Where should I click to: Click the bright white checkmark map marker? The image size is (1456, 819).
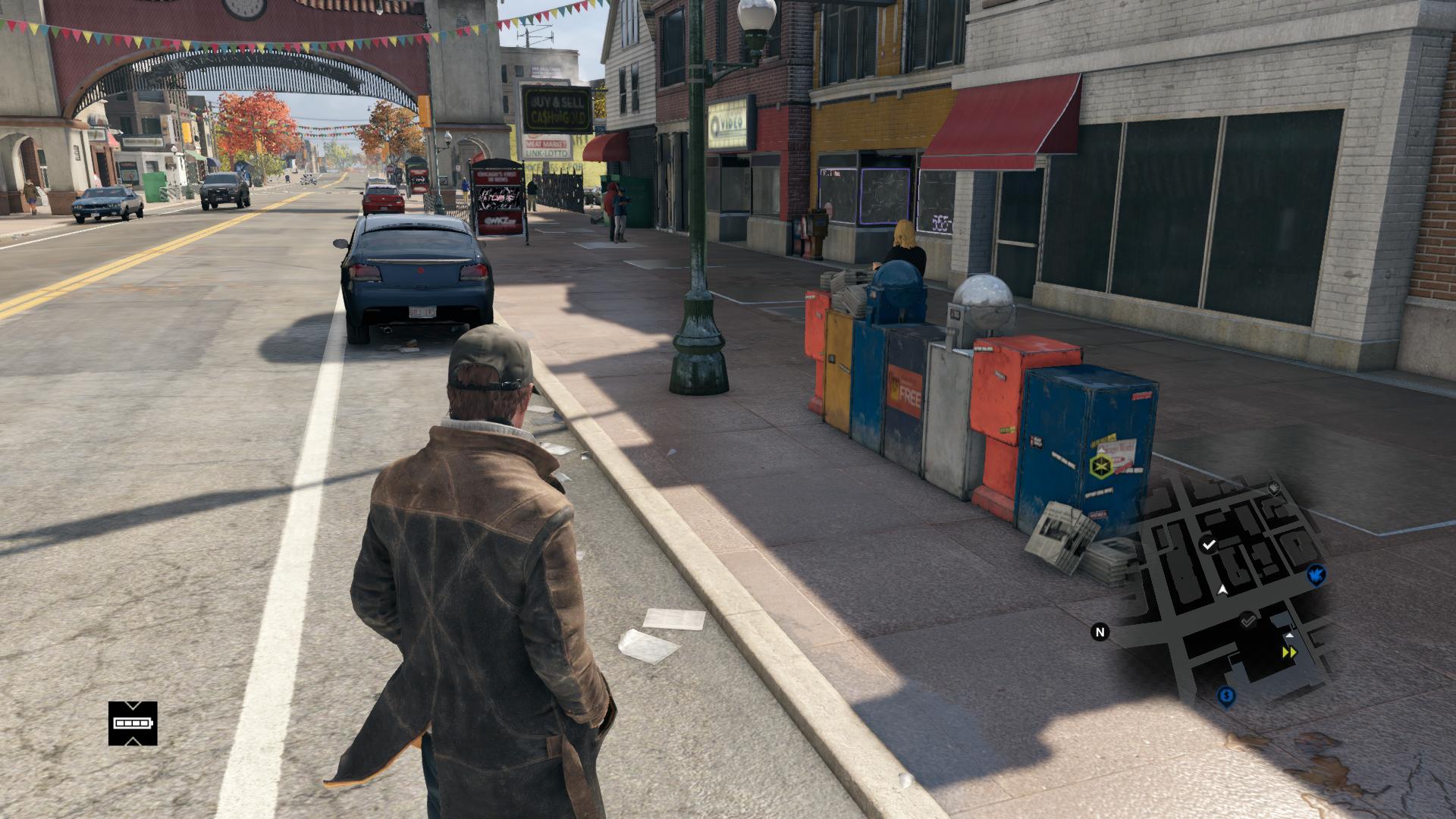[1209, 544]
